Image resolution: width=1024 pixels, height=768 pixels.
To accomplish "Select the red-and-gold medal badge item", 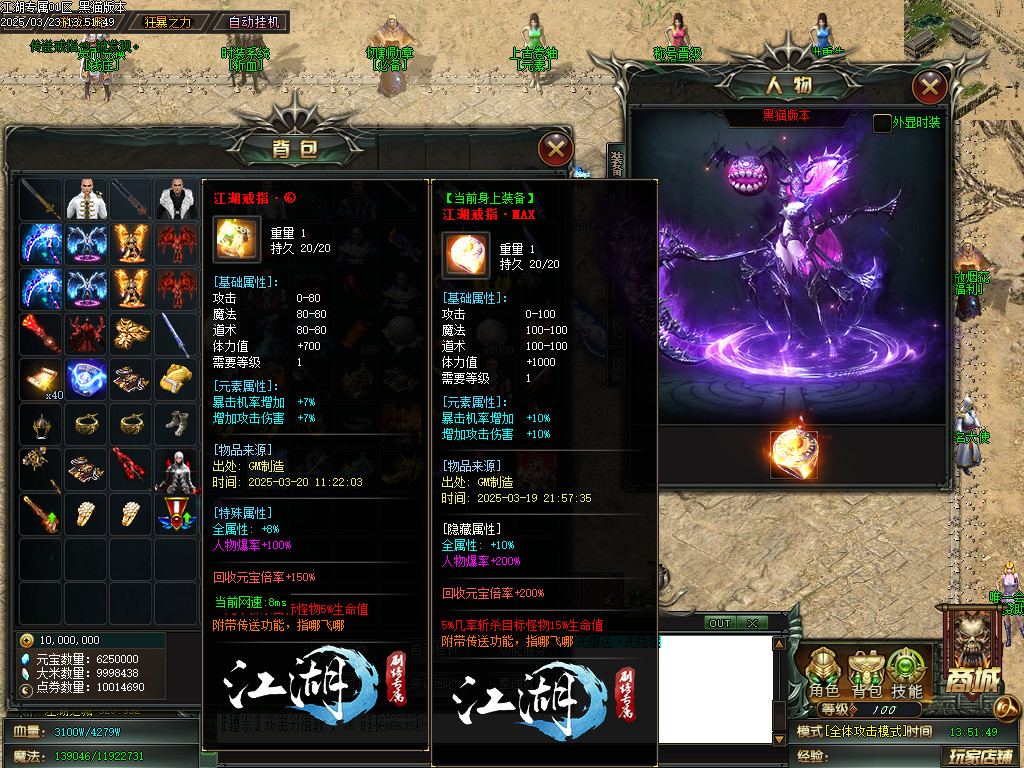I will (x=175, y=513).
